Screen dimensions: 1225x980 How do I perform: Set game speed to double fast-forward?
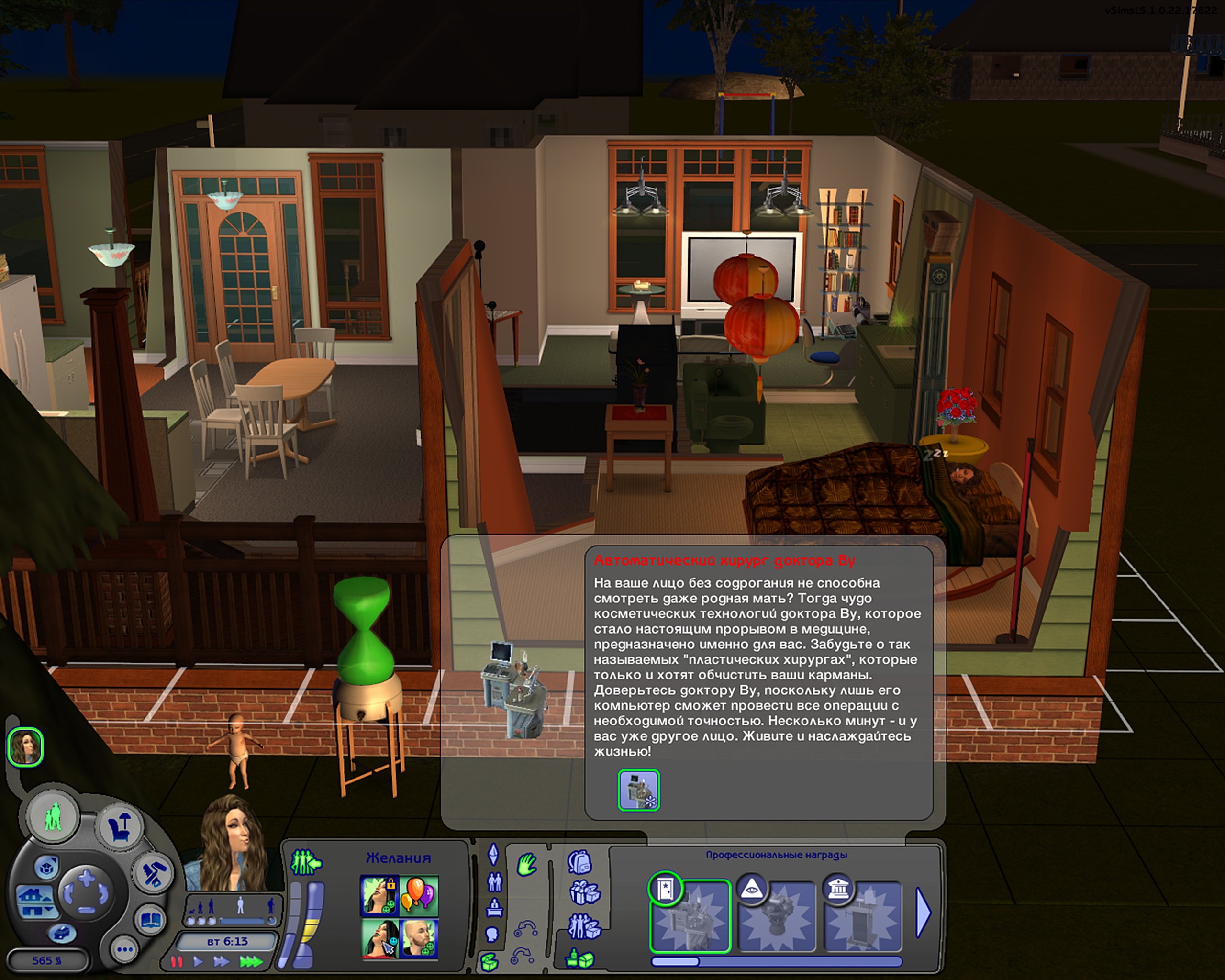(x=222, y=961)
